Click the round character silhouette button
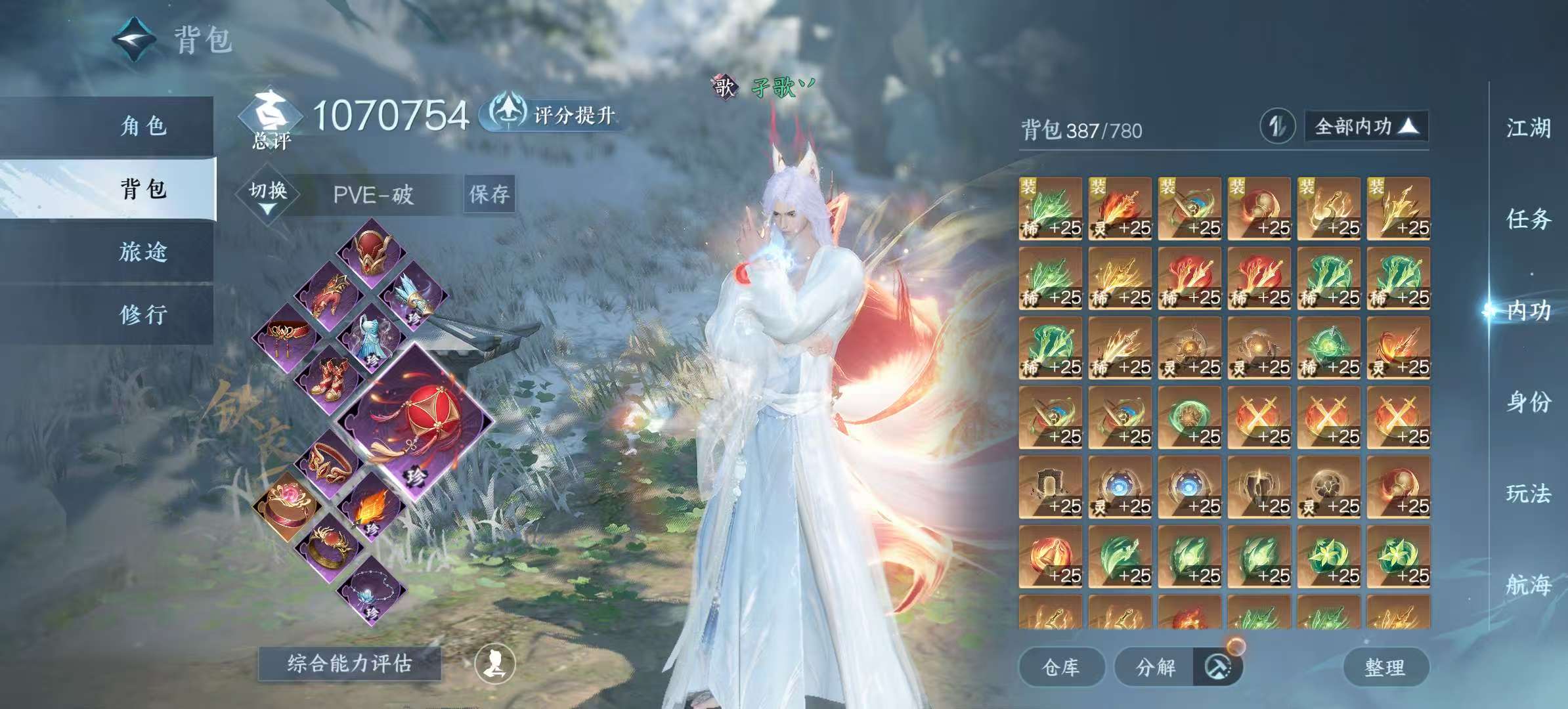This screenshot has width=1568, height=709. (495, 664)
